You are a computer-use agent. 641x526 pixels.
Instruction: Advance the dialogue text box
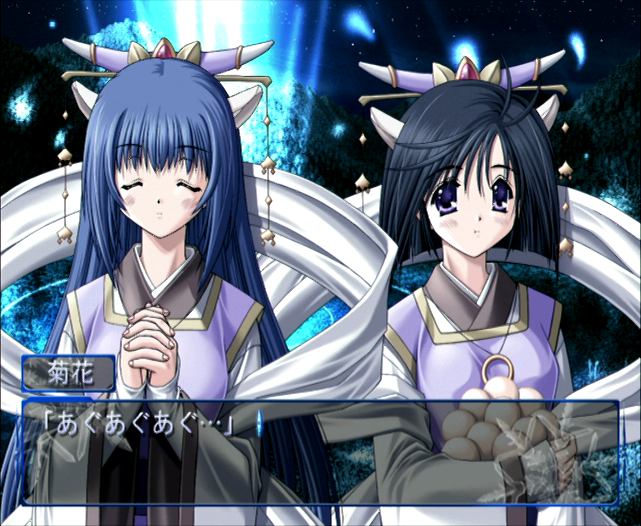[x=320, y=452]
